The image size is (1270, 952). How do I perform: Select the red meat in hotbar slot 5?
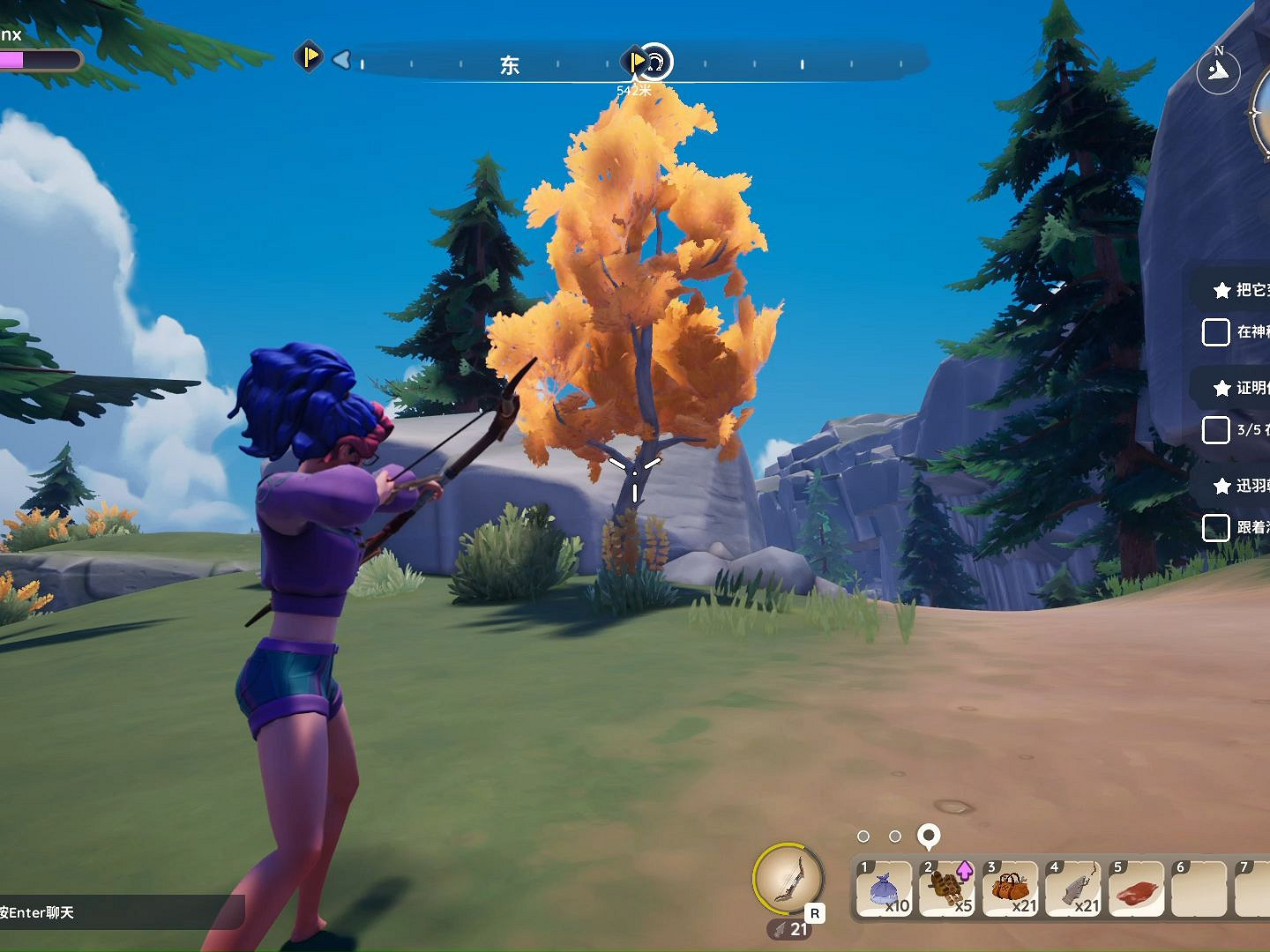pos(1138,889)
